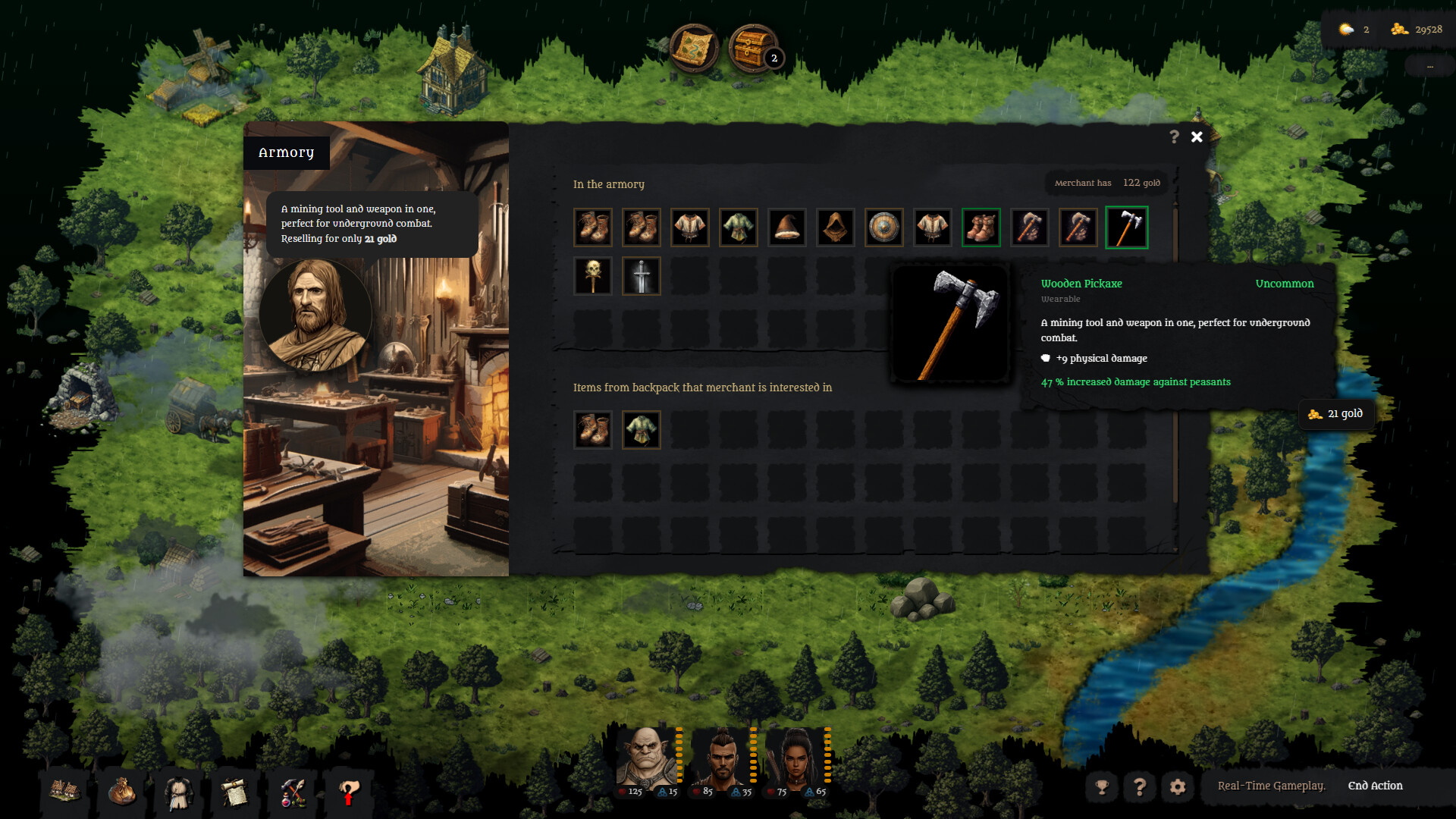Open the crafting tools menu
Viewport: 1456px width, 819px height.
[292, 793]
